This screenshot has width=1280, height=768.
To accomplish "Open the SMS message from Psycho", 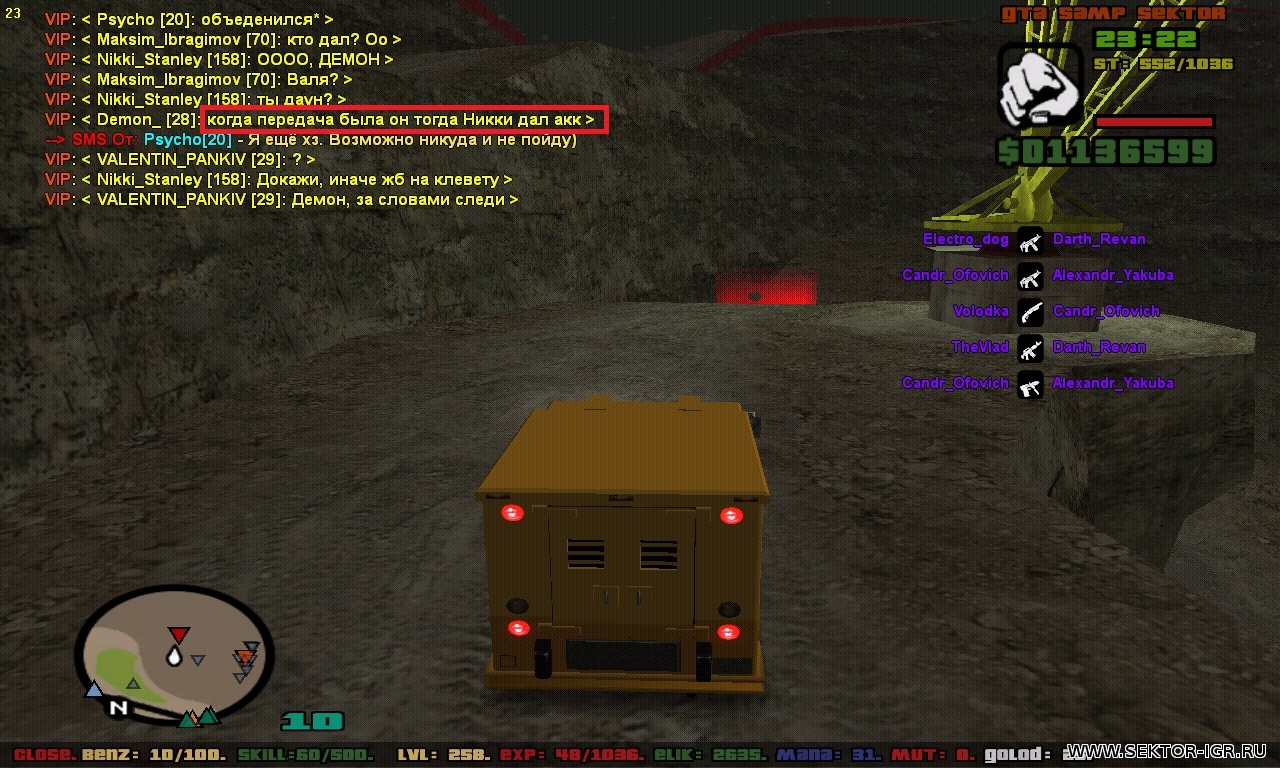I will [310, 140].
